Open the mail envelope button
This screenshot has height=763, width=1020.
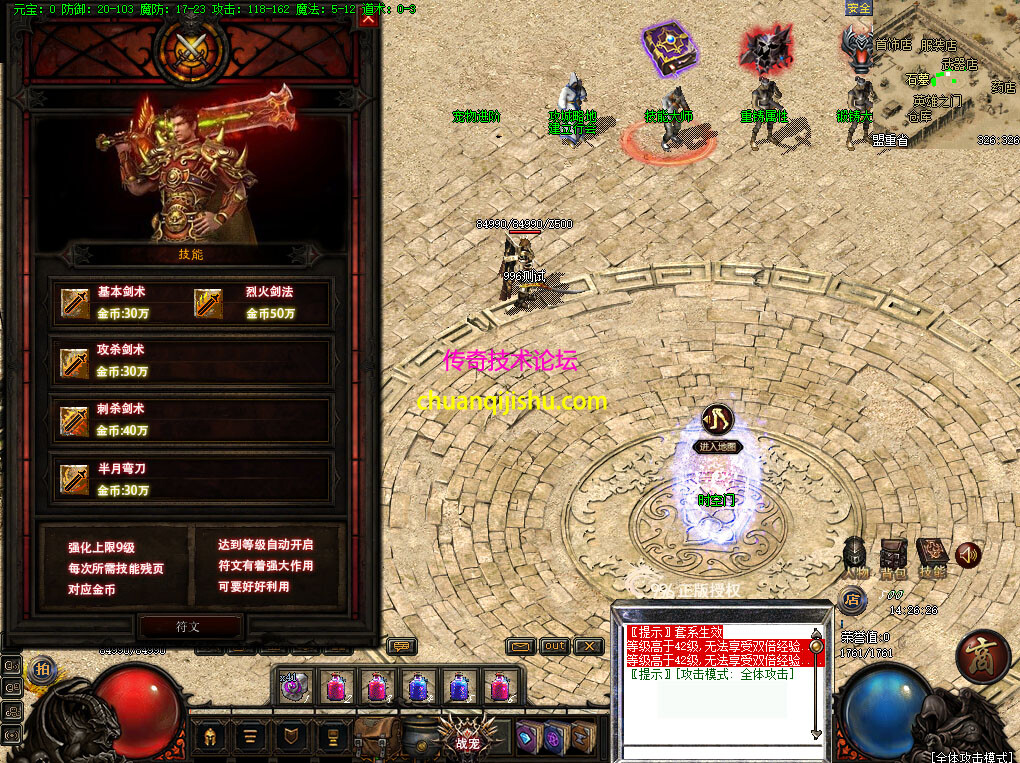(x=521, y=646)
